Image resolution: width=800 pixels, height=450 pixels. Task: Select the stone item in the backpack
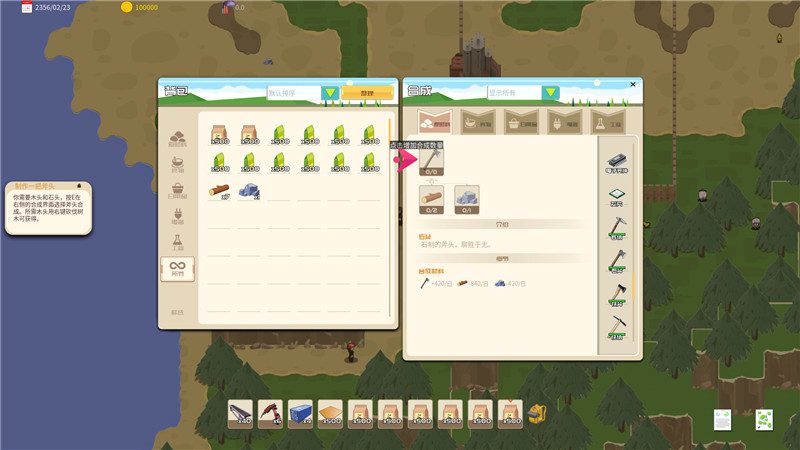[x=249, y=189]
